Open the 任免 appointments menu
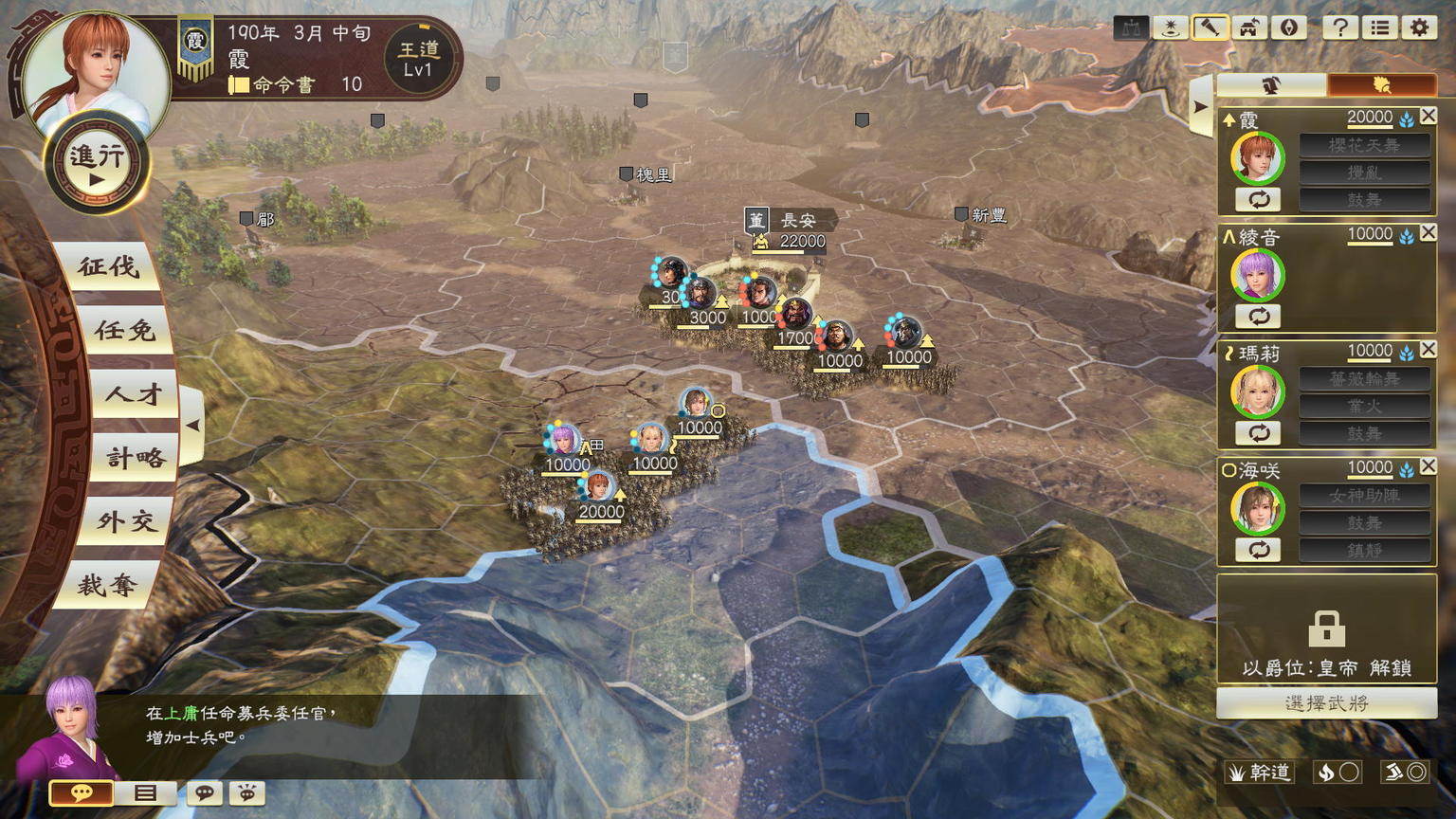The image size is (1456, 819). point(124,330)
